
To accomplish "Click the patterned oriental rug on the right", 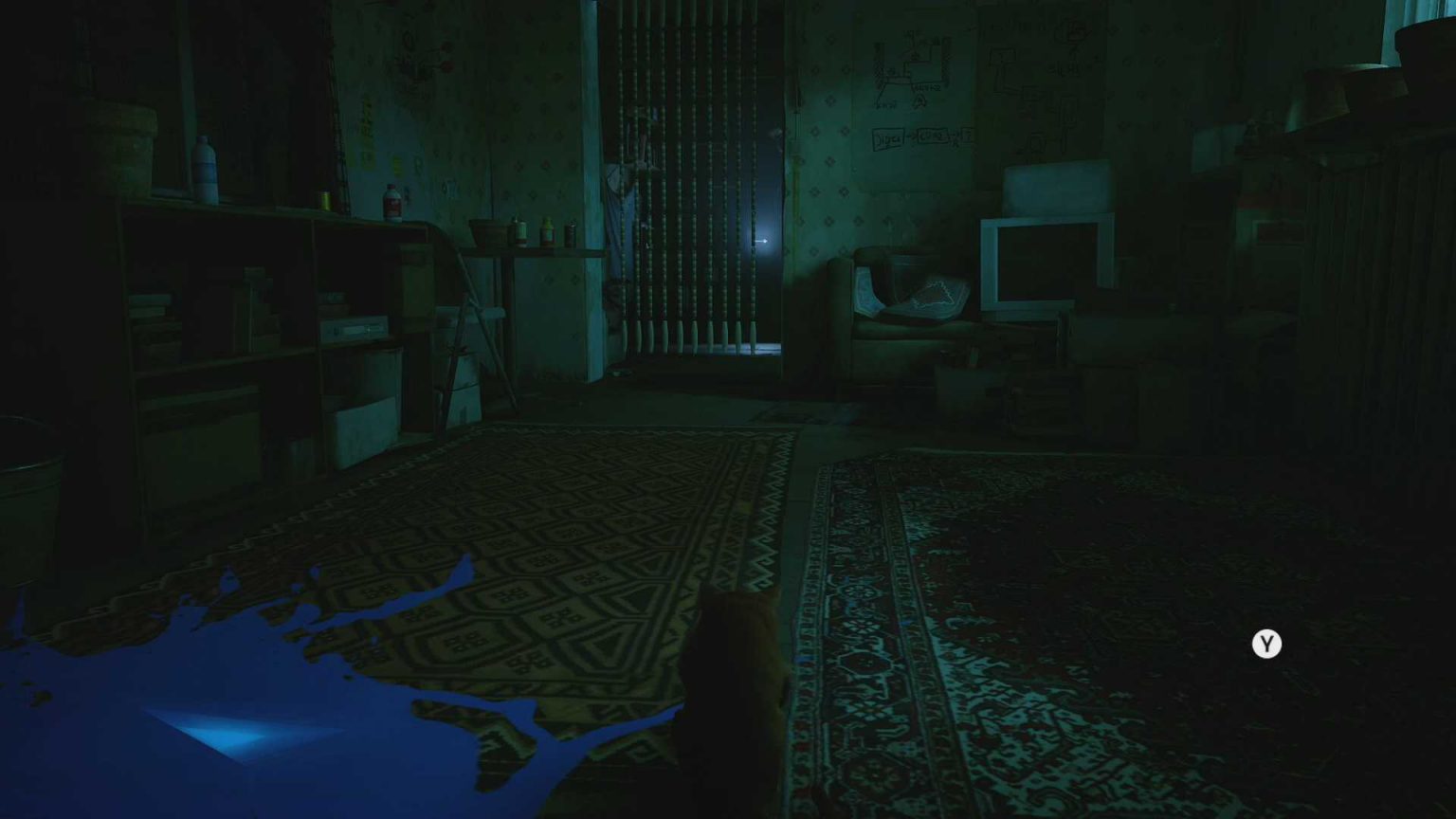I will coord(1043,616).
